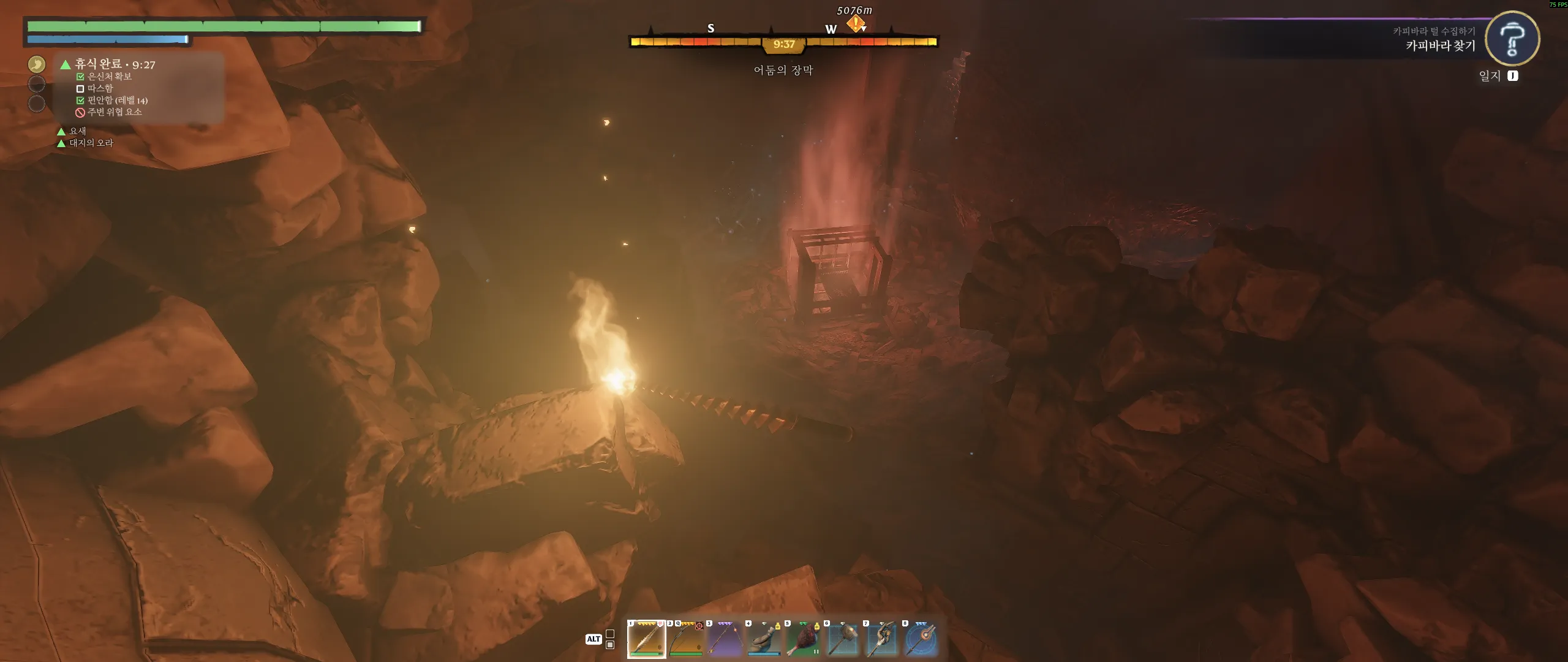Click the orange quest marker on compass
1568x662 pixels.
point(856,23)
